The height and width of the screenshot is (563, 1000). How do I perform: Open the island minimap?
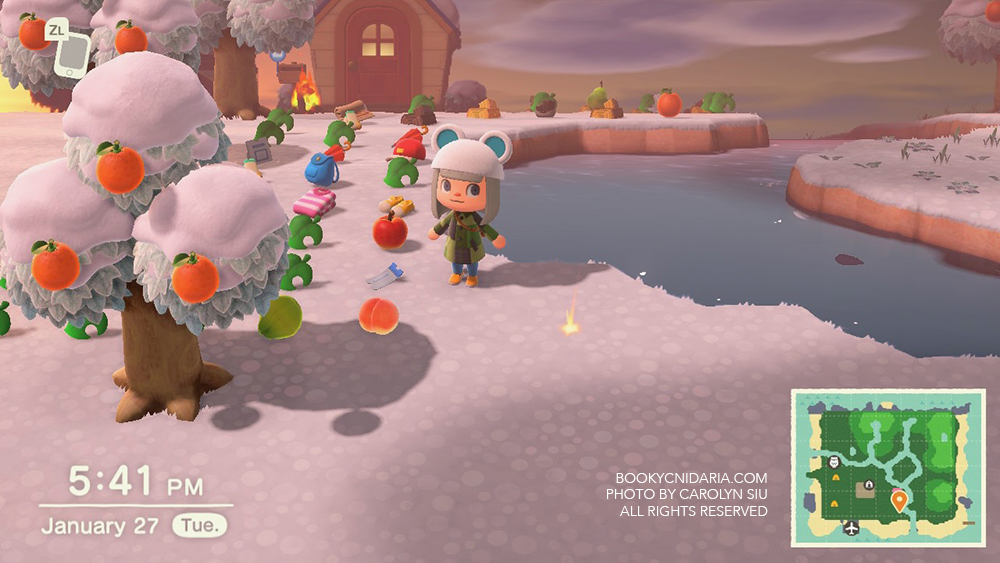coord(888,467)
